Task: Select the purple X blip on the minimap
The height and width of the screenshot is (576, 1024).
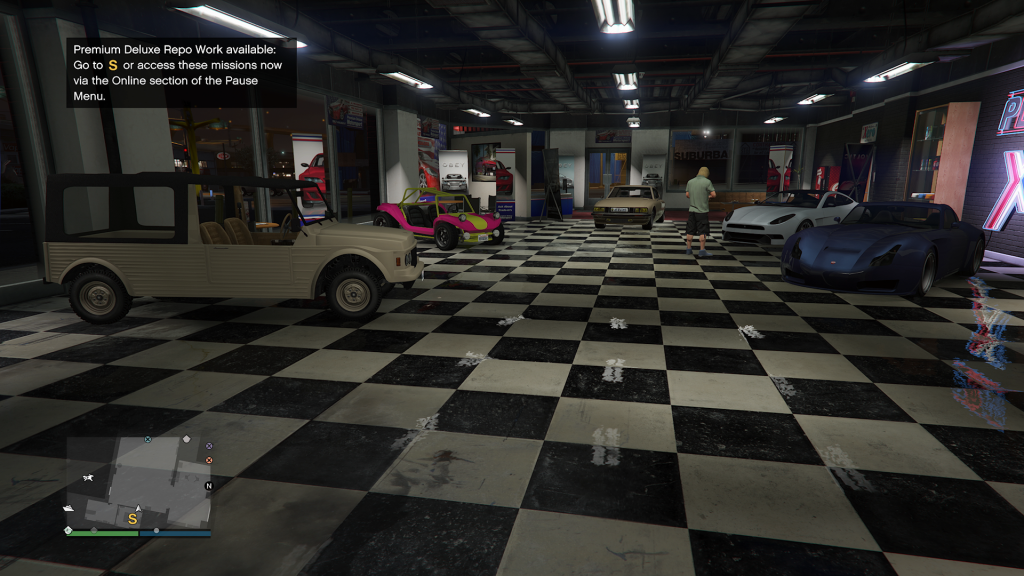Action: [209, 445]
